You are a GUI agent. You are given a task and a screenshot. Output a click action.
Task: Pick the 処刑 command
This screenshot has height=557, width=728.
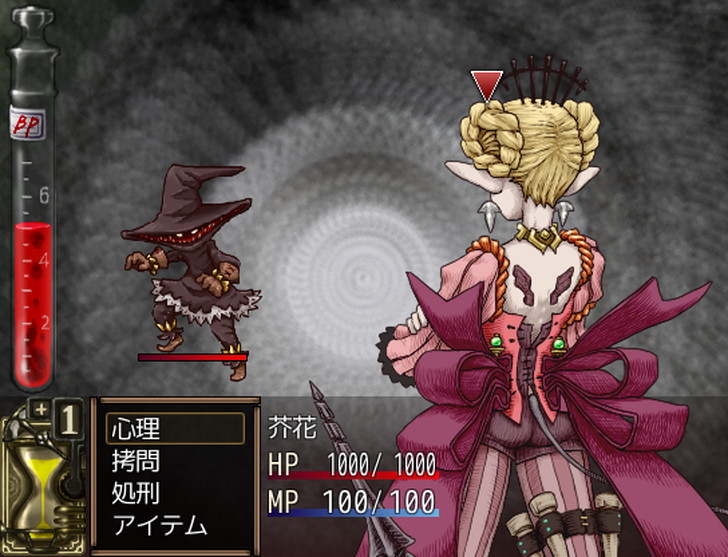pos(136,493)
